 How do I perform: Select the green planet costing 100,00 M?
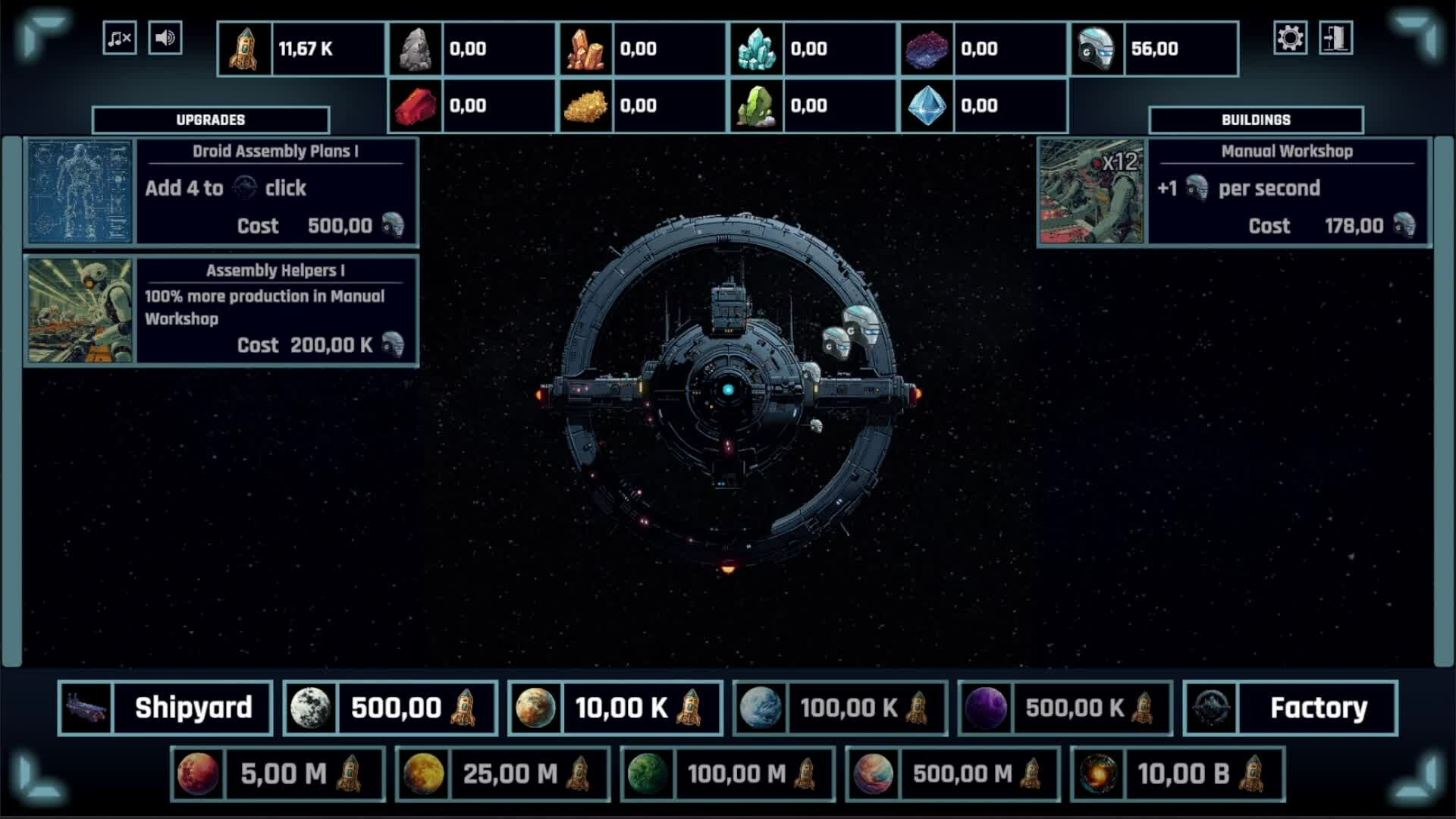pyautogui.click(x=728, y=774)
